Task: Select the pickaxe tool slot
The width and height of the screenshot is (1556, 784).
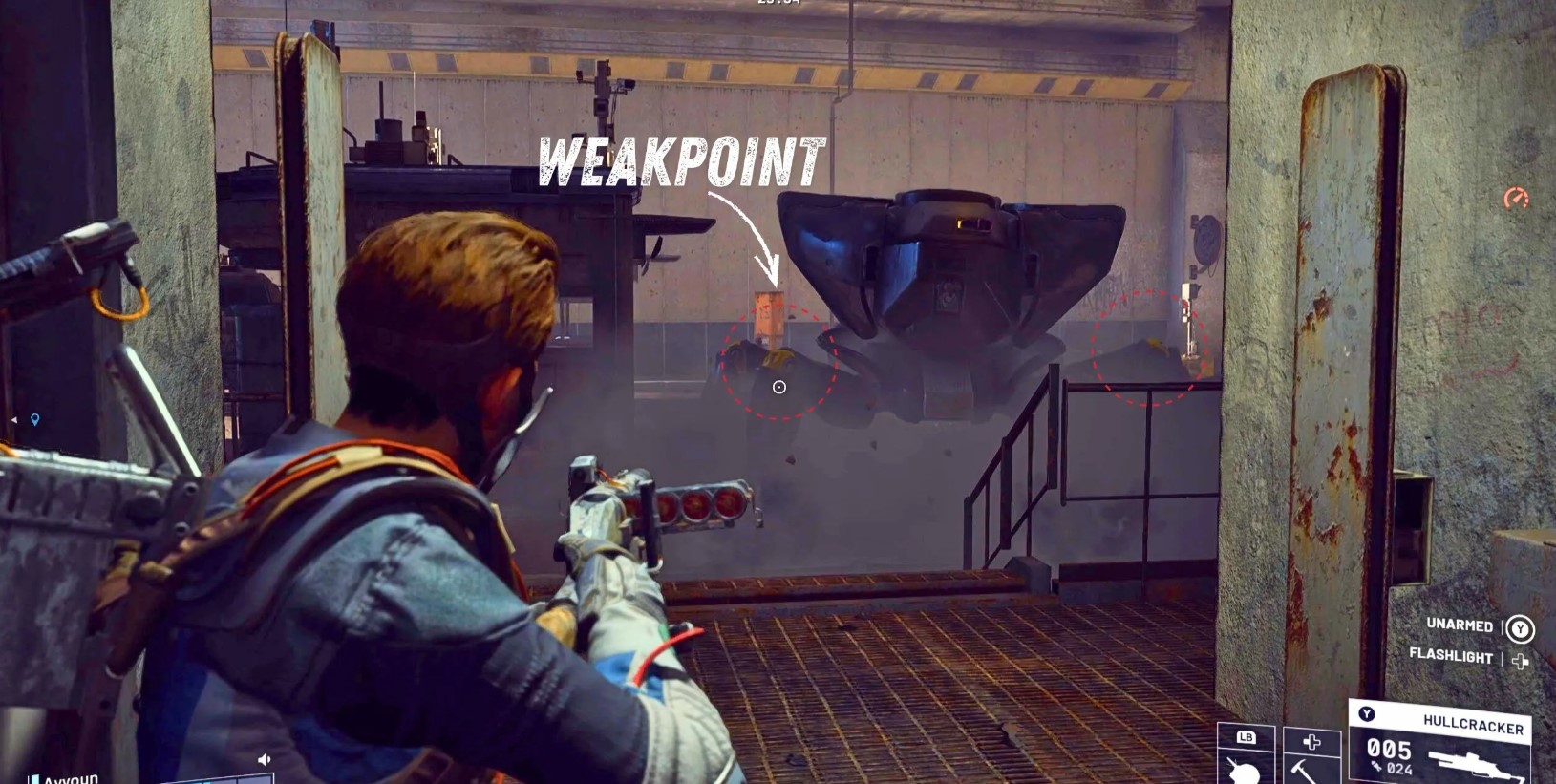Action: (1311, 759)
